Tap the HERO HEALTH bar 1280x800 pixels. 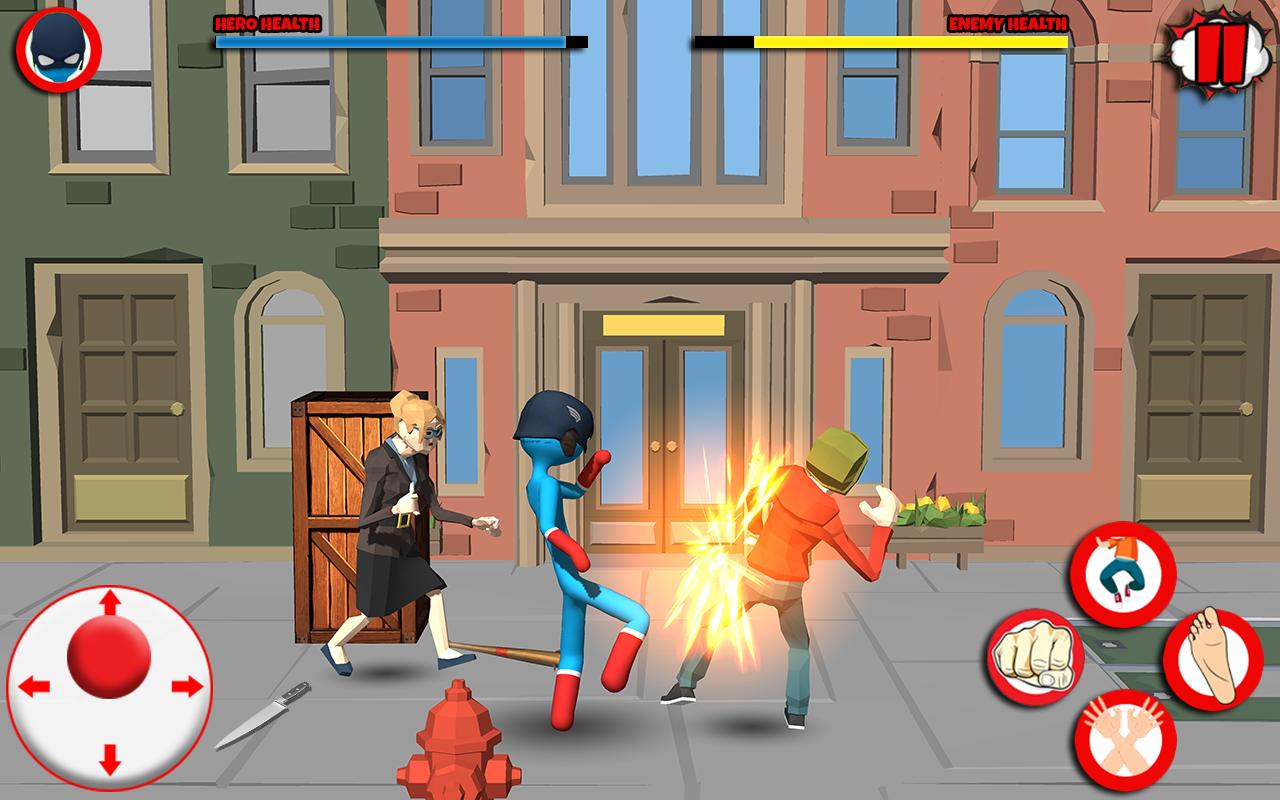coord(390,41)
